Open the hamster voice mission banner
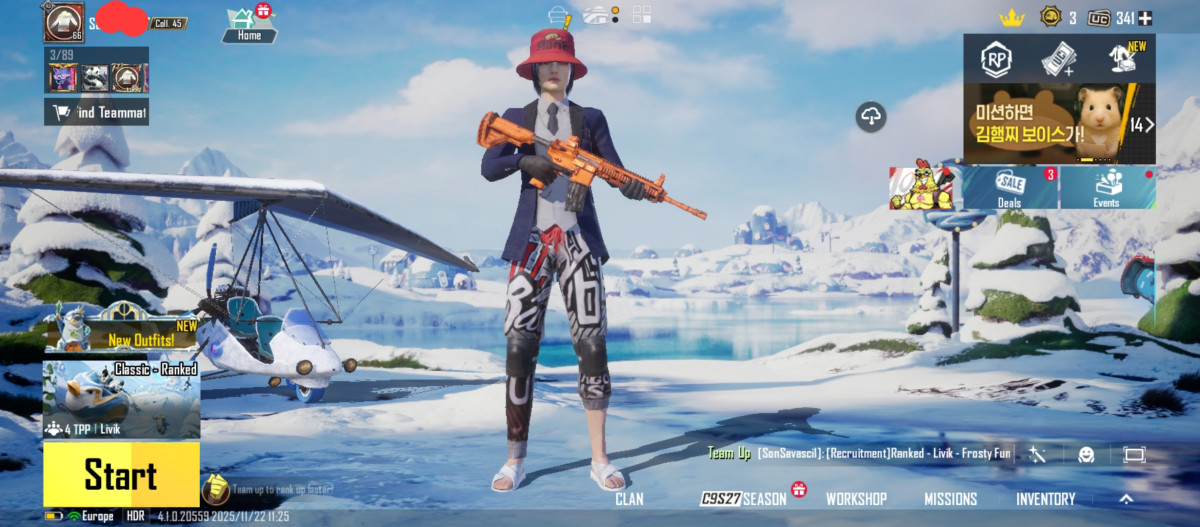This screenshot has height=527, width=1200. 1058,124
